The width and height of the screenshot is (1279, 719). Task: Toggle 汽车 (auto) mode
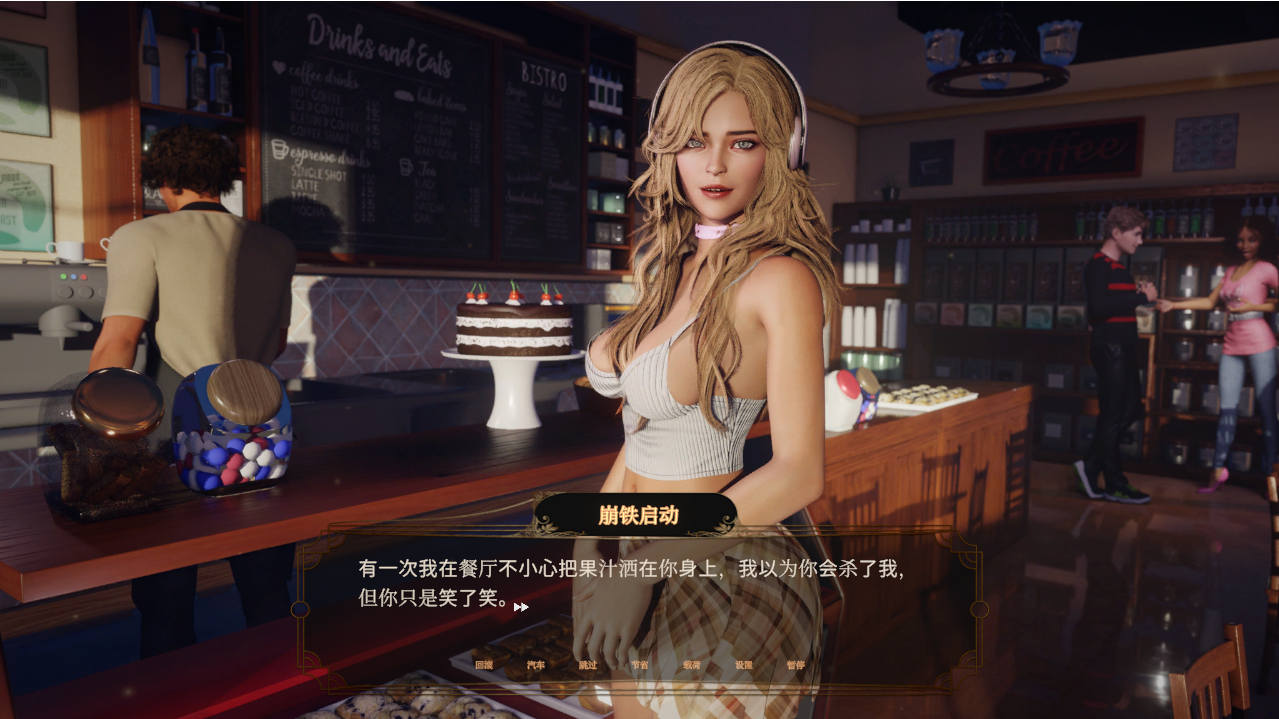[536, 665]
